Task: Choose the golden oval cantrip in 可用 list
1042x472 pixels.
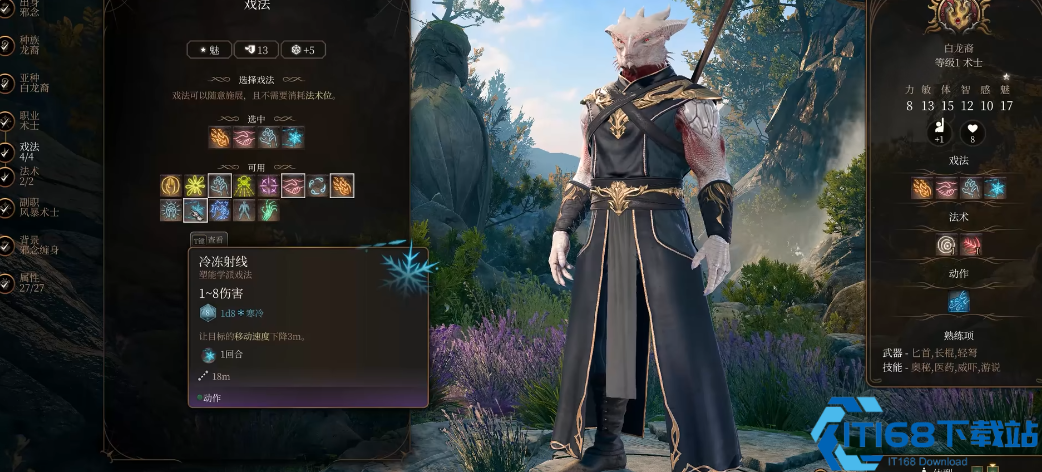Action: (x=172, y=186)
